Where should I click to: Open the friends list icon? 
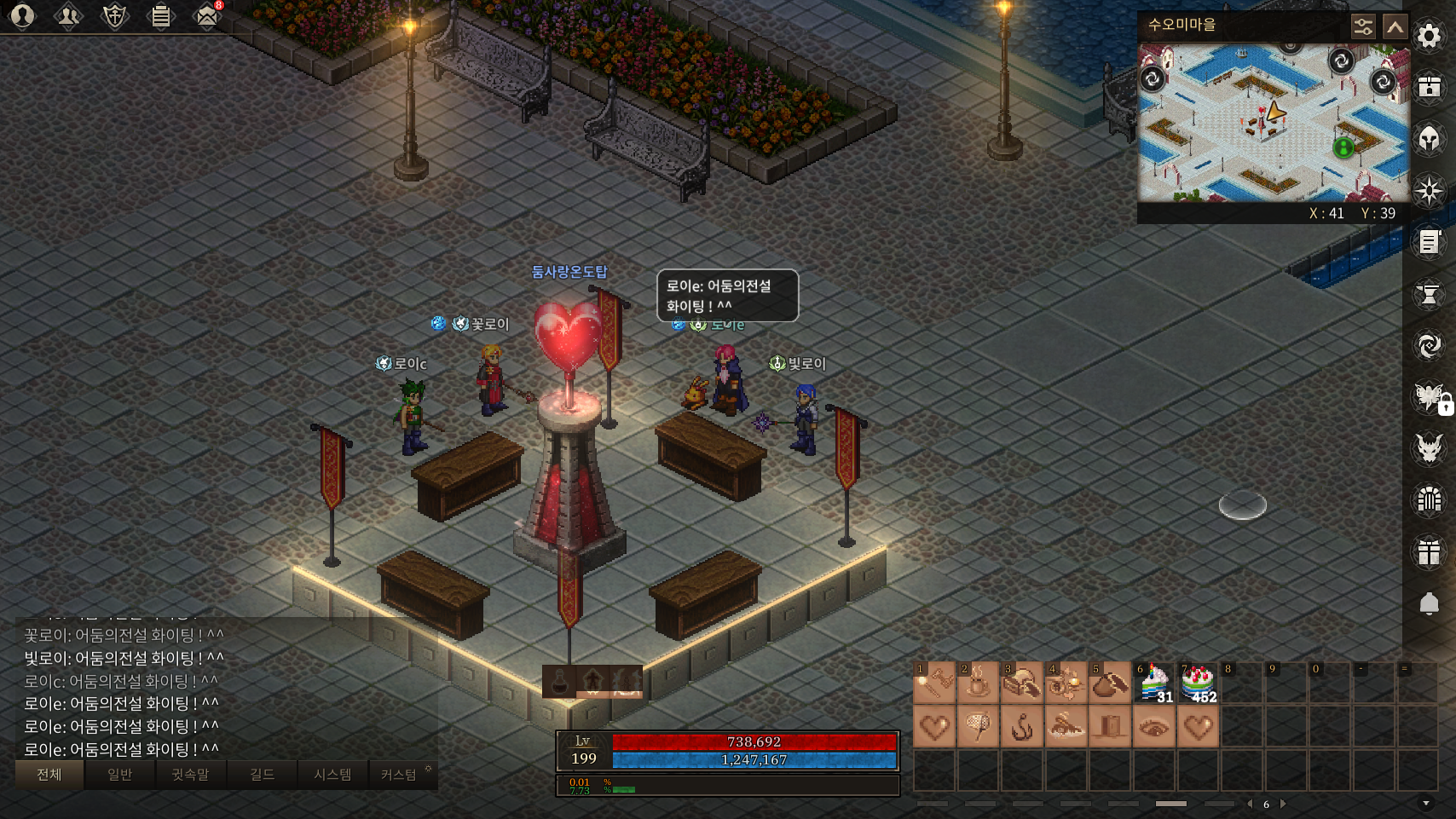click(x=68, y=15)
